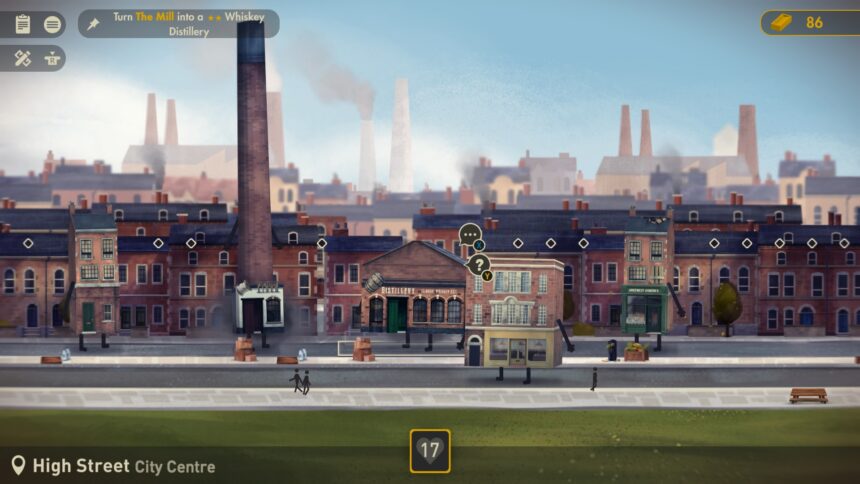Screen dimensions: 860x484
Task: Open the icon right of the pencil tool
Action: click(52, 58)
